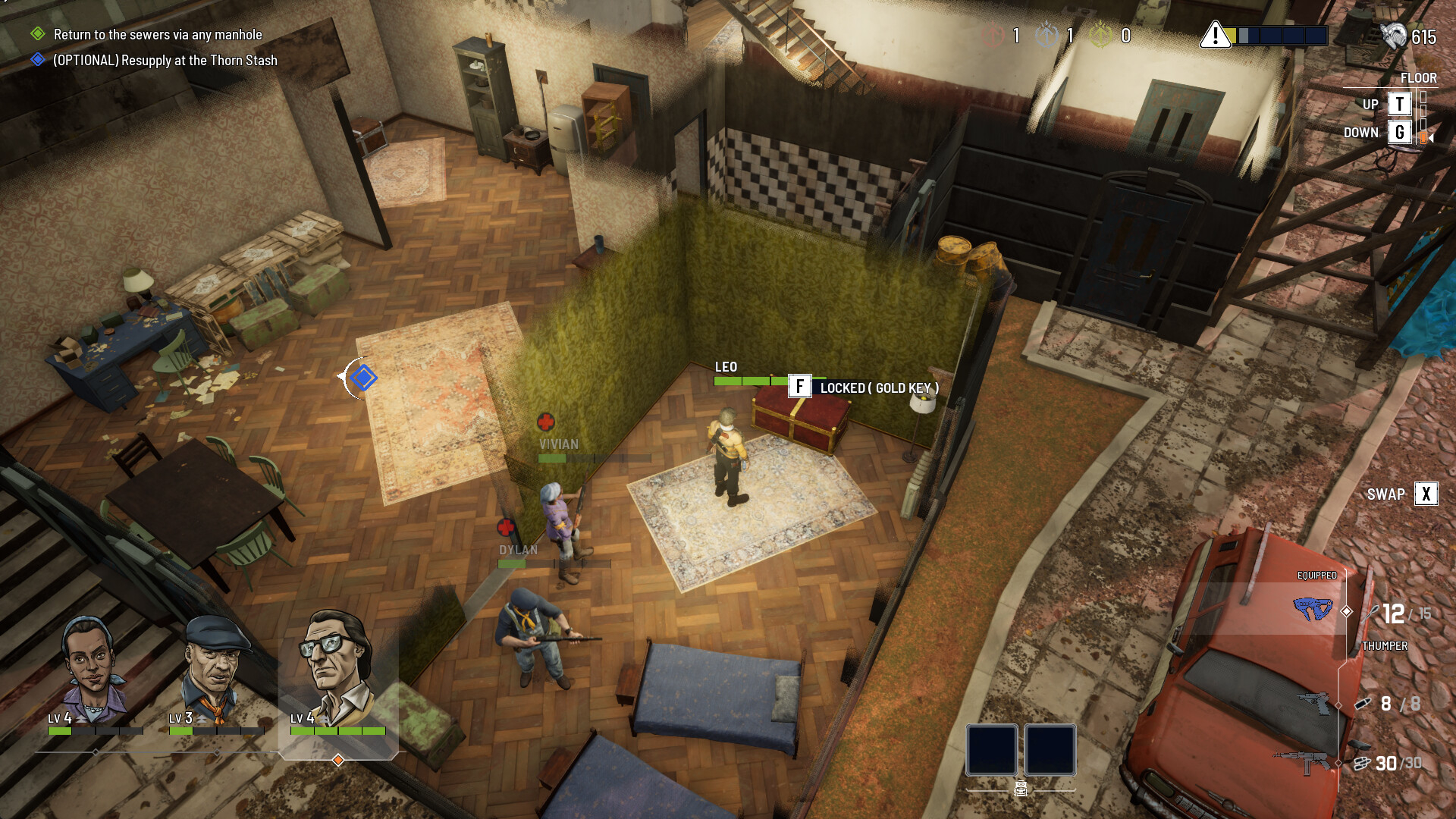Select the optional Thorn Stash objective
1456x819 pixels.
click(165, 61)
